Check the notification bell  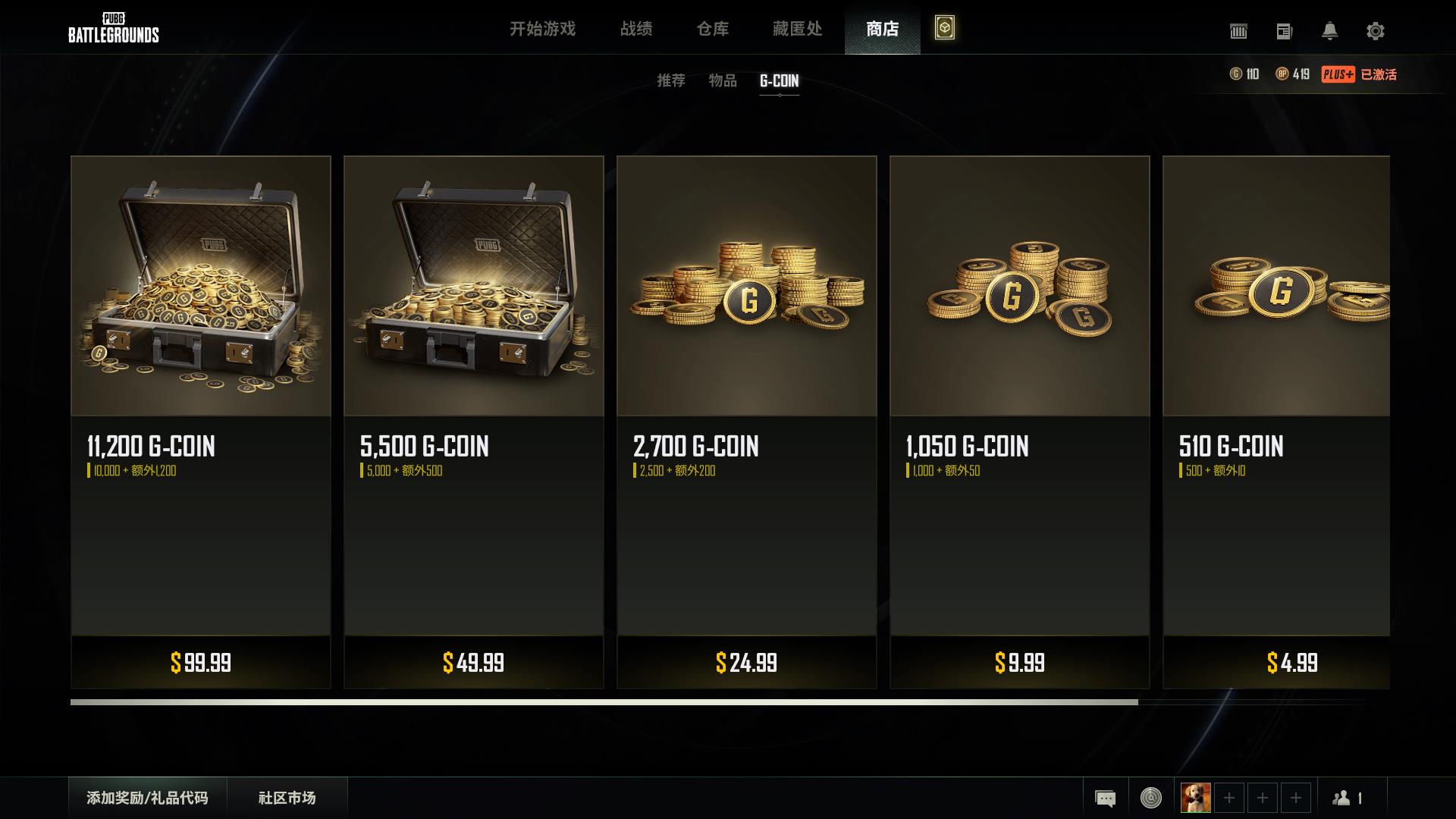pos(1330,31)
